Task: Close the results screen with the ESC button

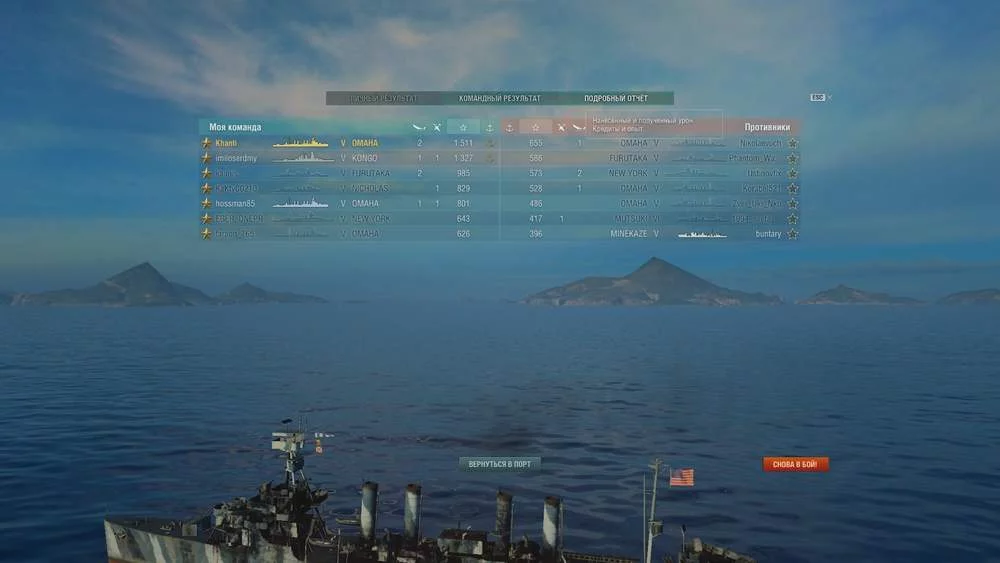Action: tap(817, 97)
